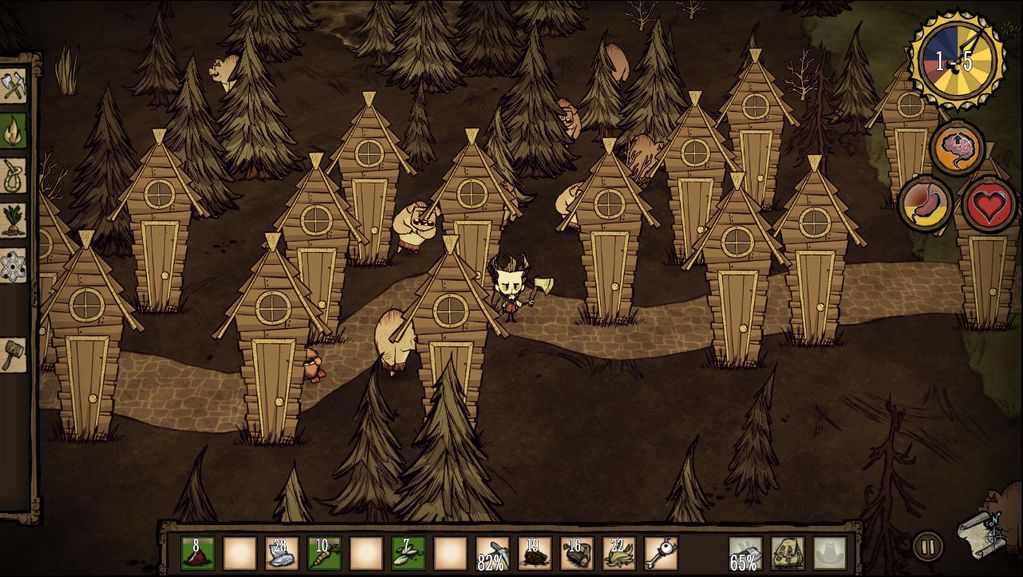Choose the seeds stack of 7
The width and height of the screenshot is (1023, 577).
(x=408, y=553)
